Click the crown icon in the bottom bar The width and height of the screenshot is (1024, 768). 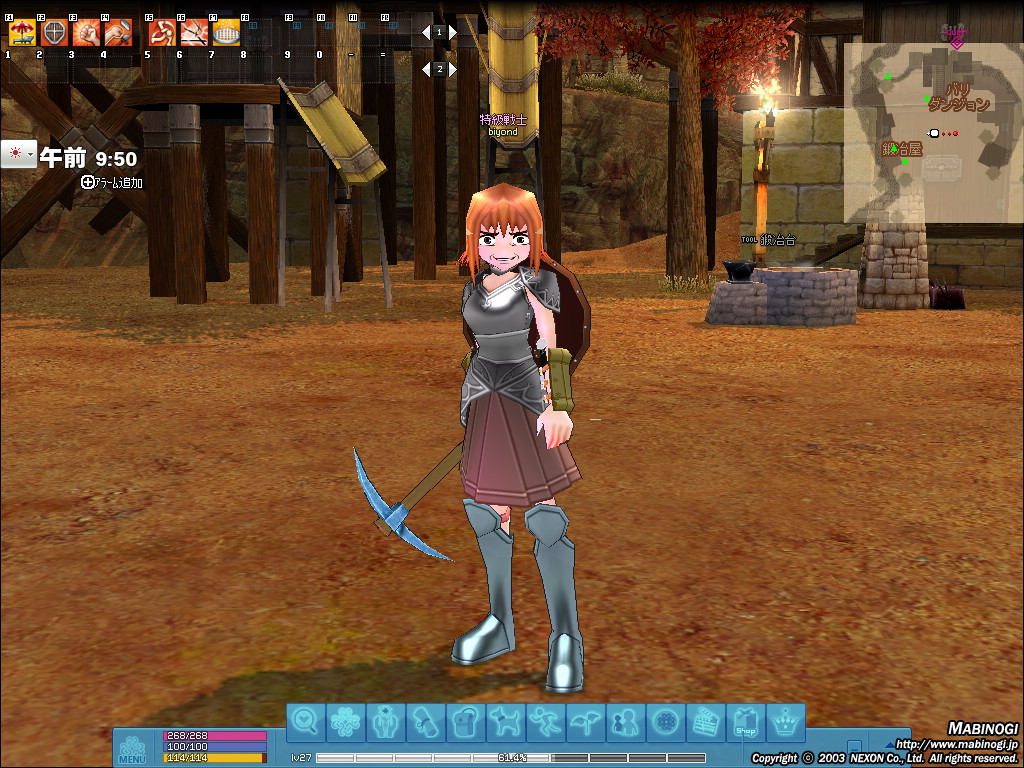[x=786, y=722]
